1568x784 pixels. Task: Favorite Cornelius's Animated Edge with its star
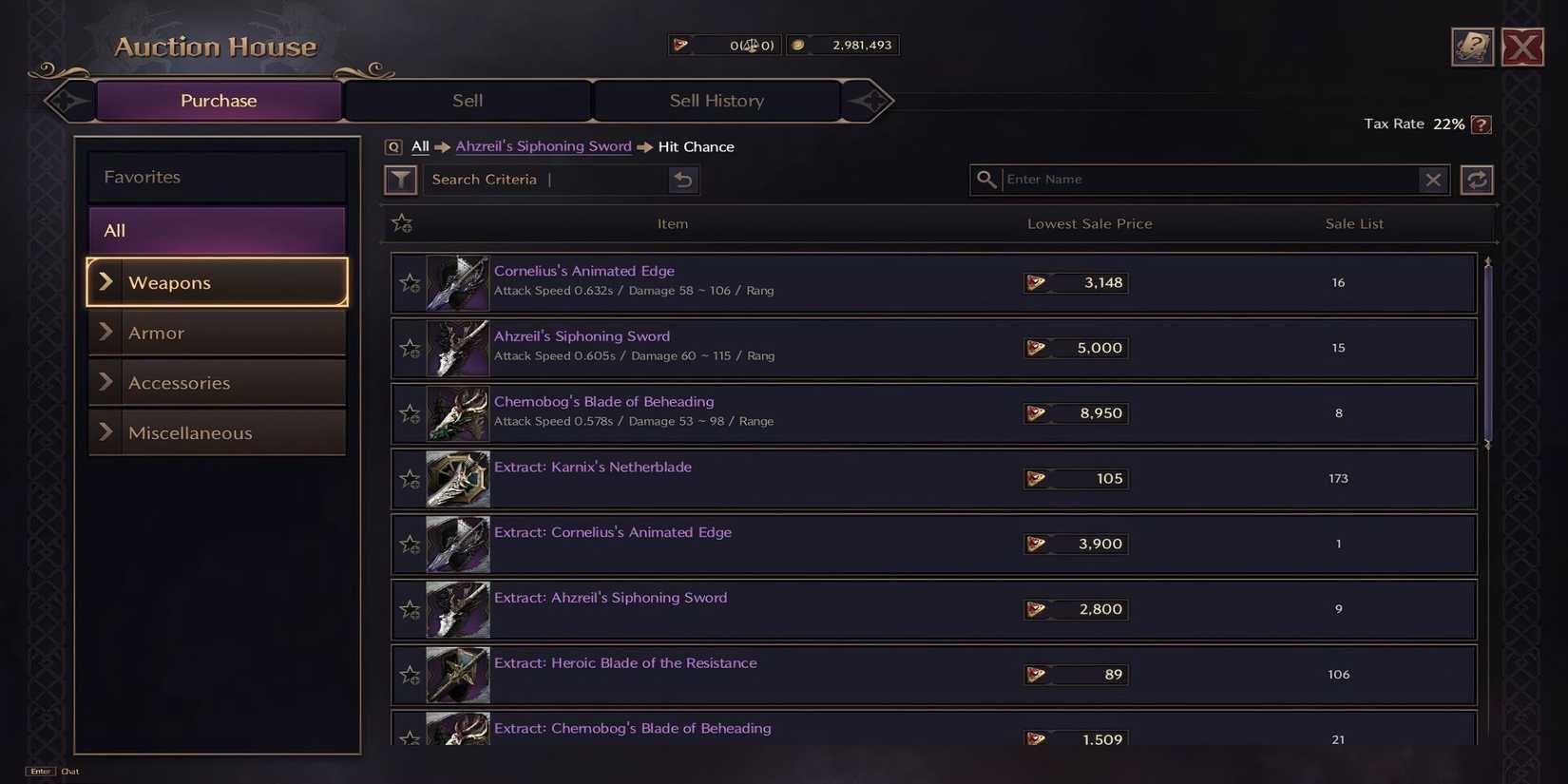click(410, 282)
